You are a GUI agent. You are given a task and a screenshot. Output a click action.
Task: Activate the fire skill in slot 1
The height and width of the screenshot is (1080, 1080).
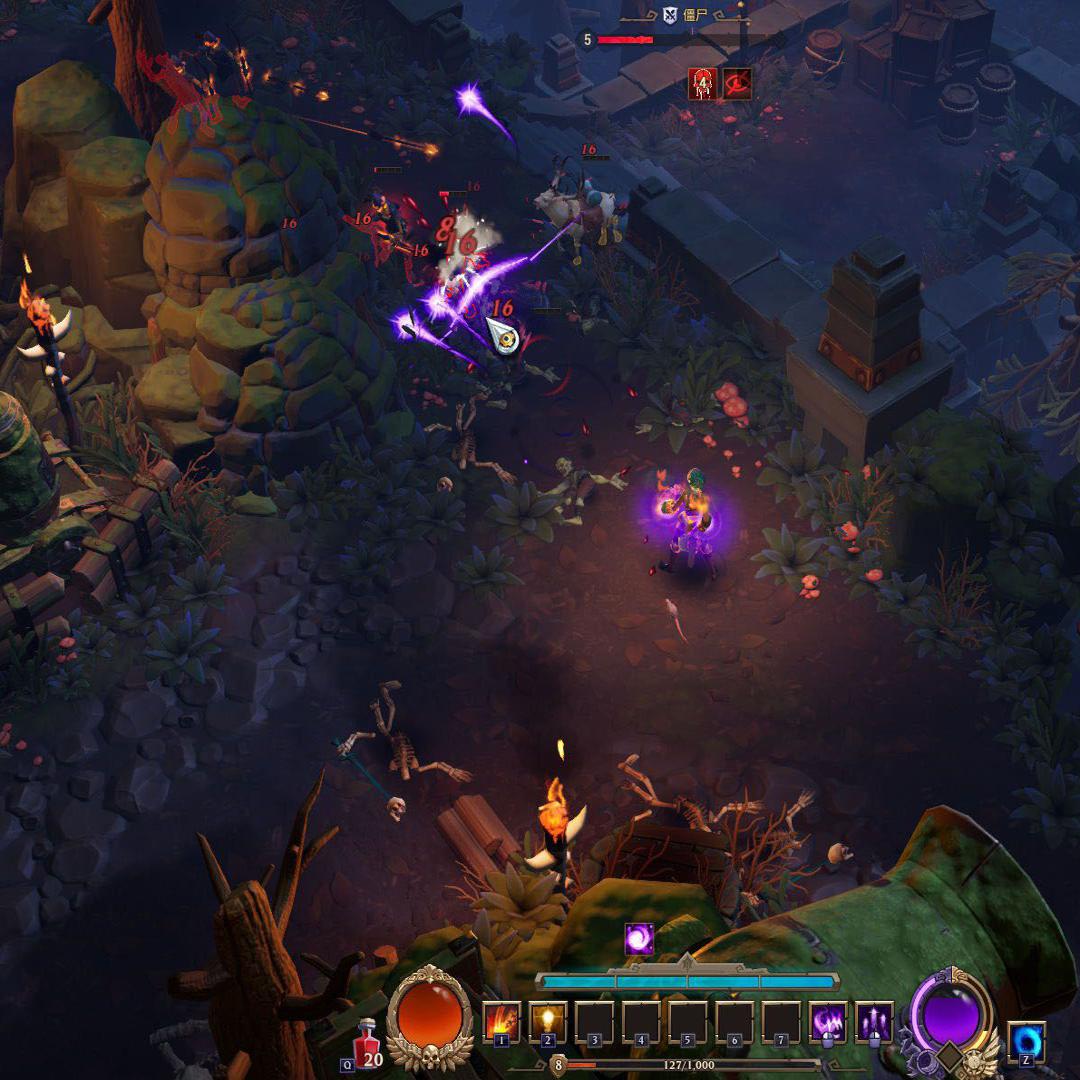[501, 1022]
